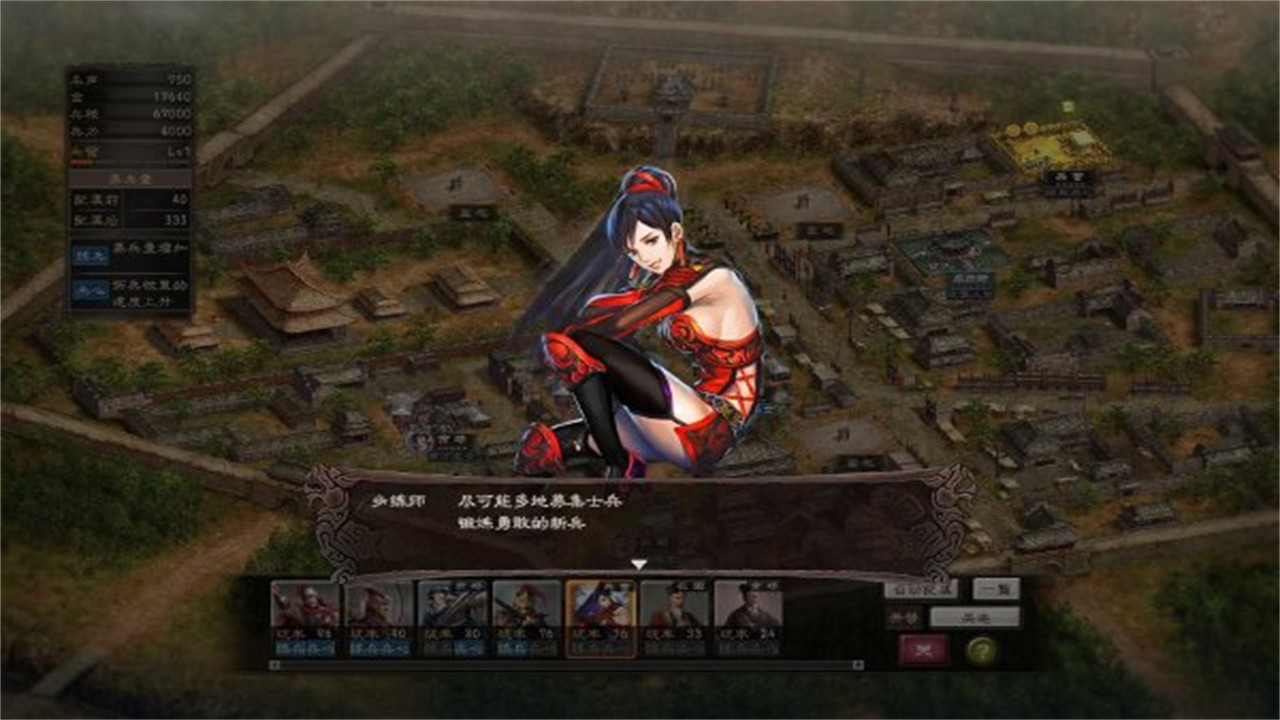Toggle the blue morale recovery button in stats panel
1280x720 pixels.
tap(88, 289)
